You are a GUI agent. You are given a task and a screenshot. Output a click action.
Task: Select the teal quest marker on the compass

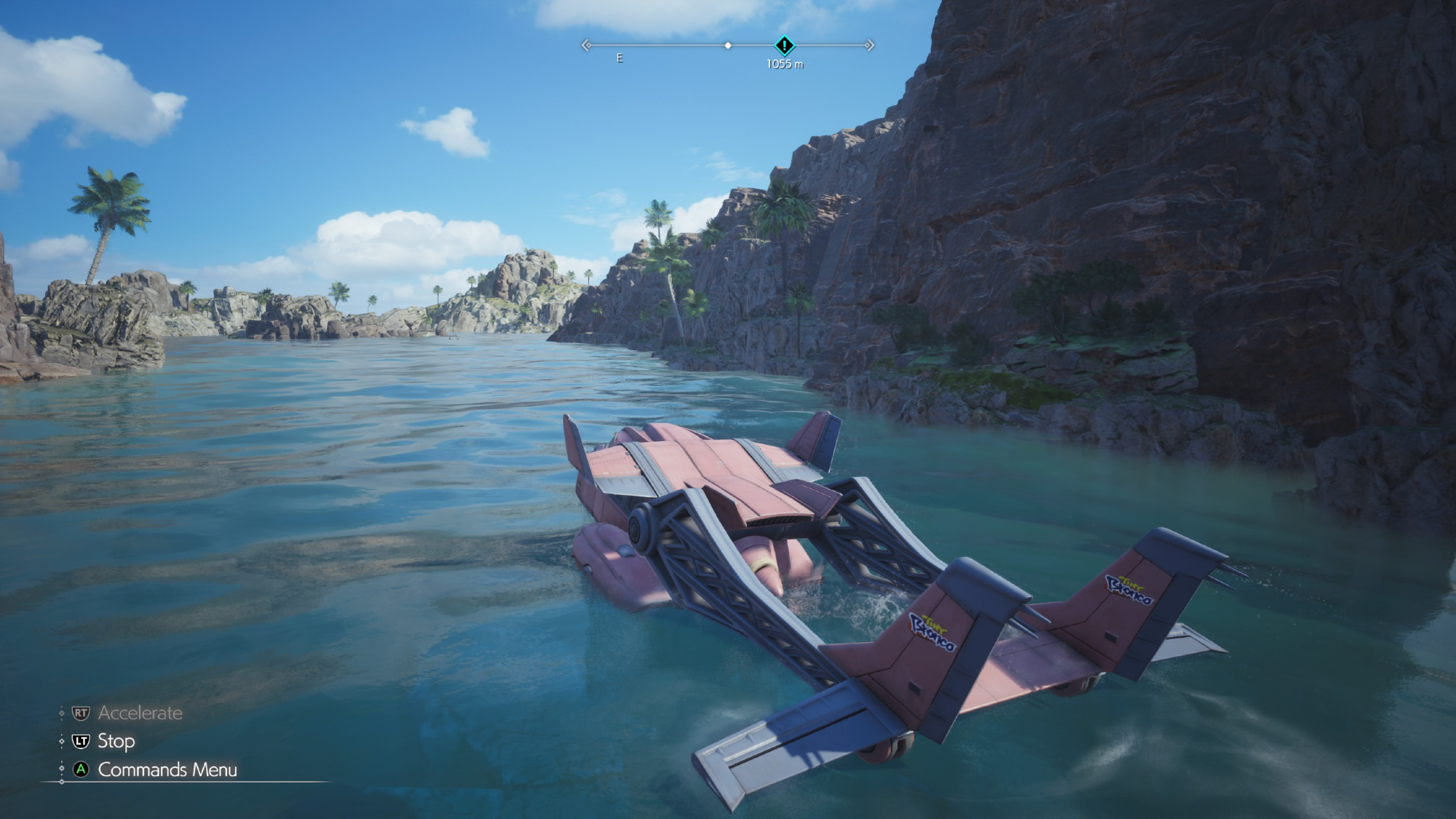(784, 45)
